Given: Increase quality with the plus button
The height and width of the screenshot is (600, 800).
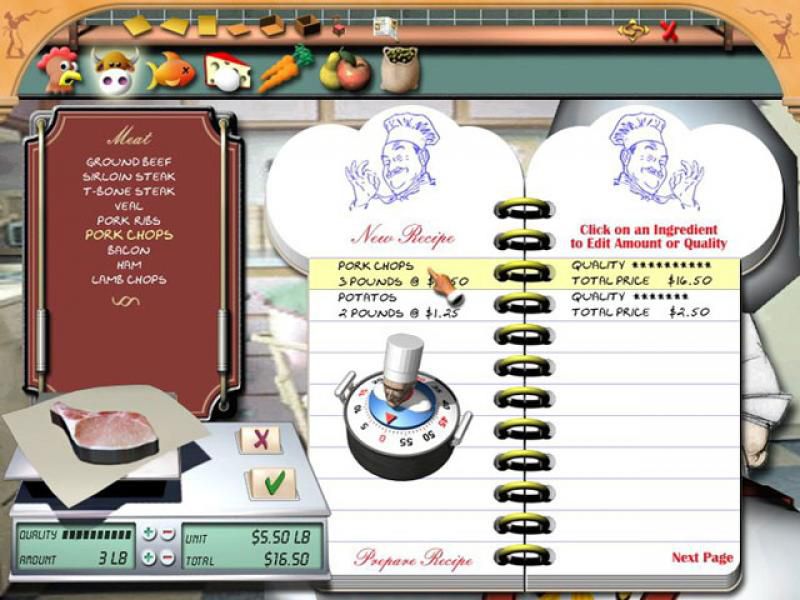Looking at the screenshot, I should [149, 533].
